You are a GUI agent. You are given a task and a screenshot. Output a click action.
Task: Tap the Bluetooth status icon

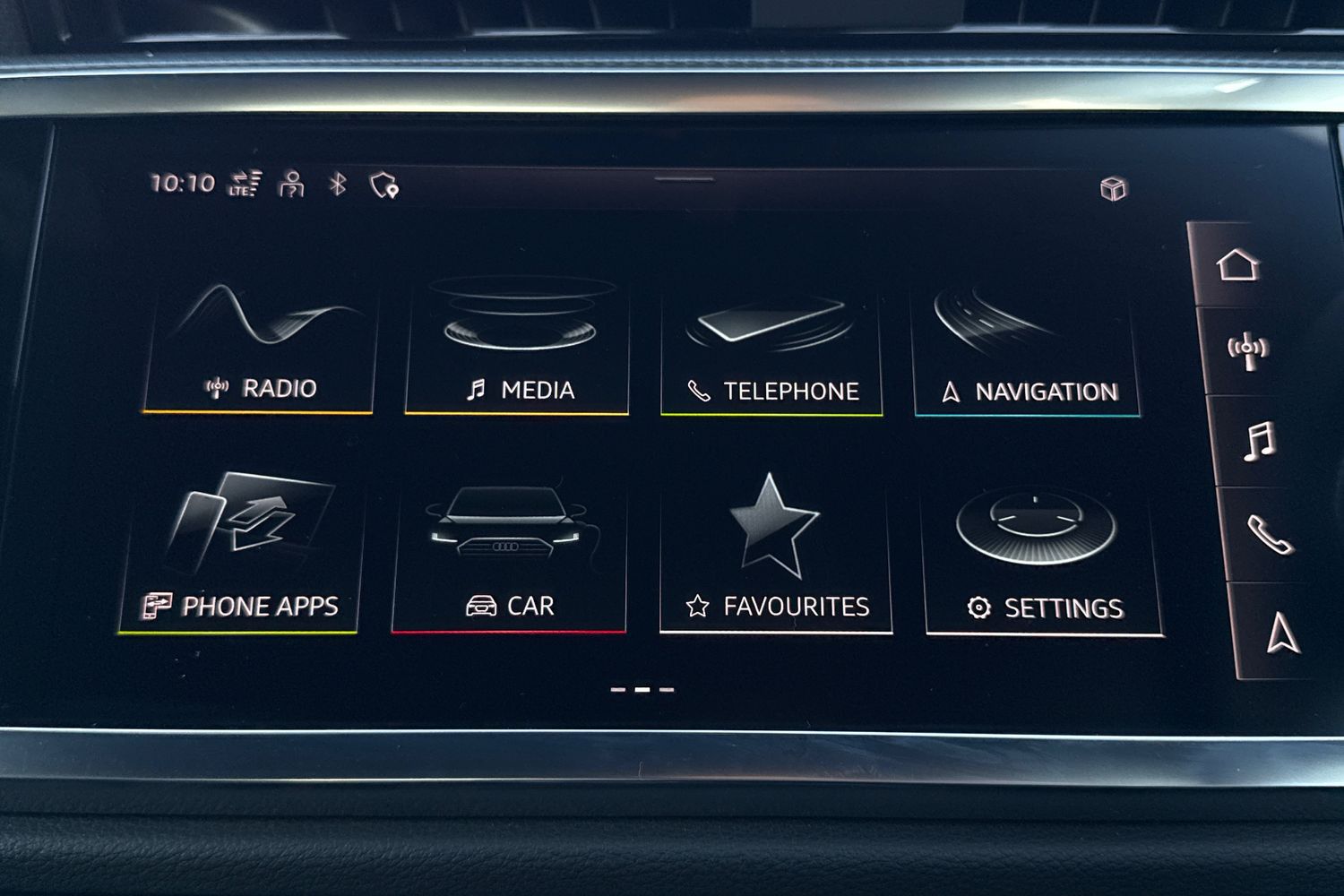coord(338,185)
